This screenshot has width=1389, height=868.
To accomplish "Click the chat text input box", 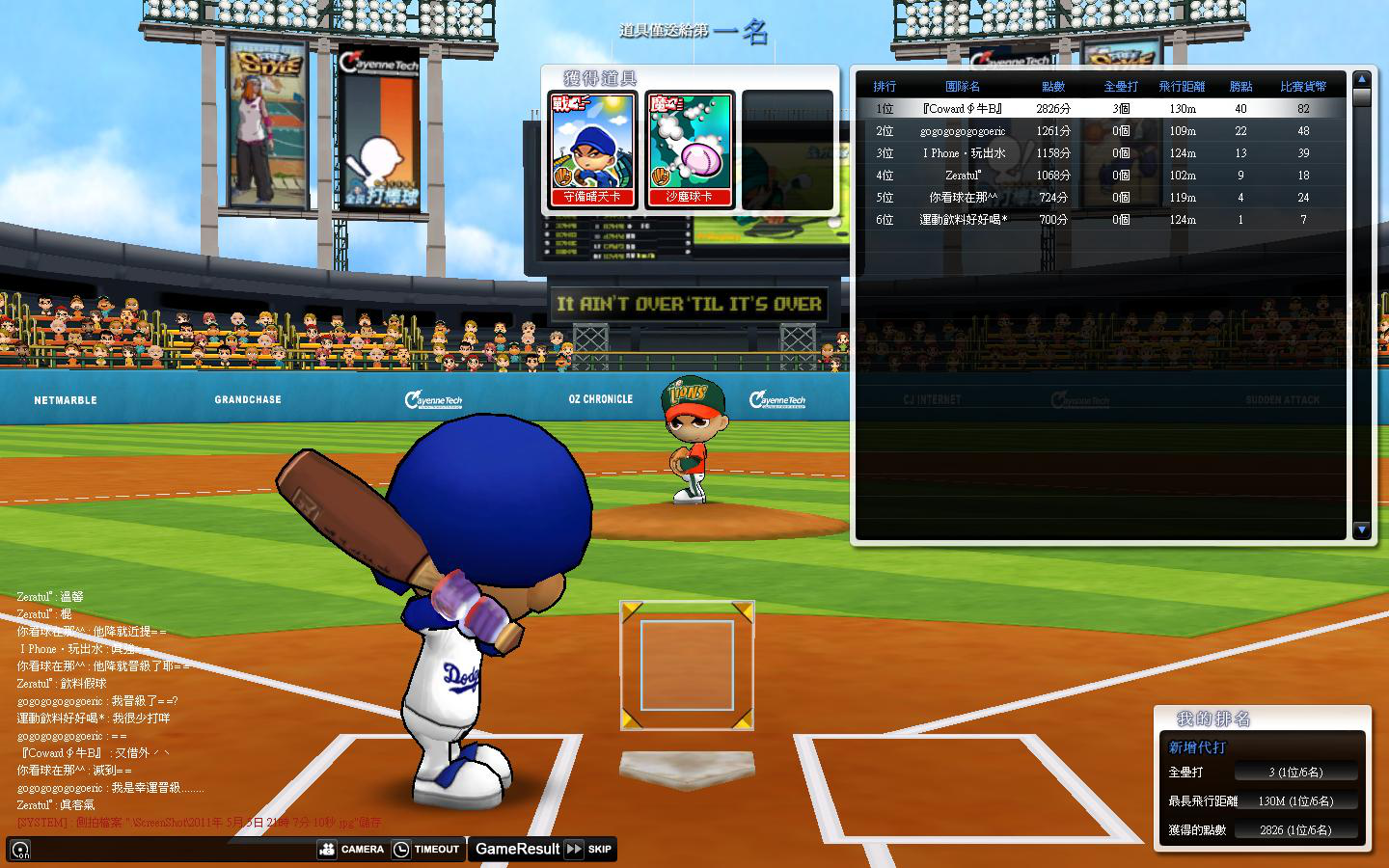I will click(174, 849).
